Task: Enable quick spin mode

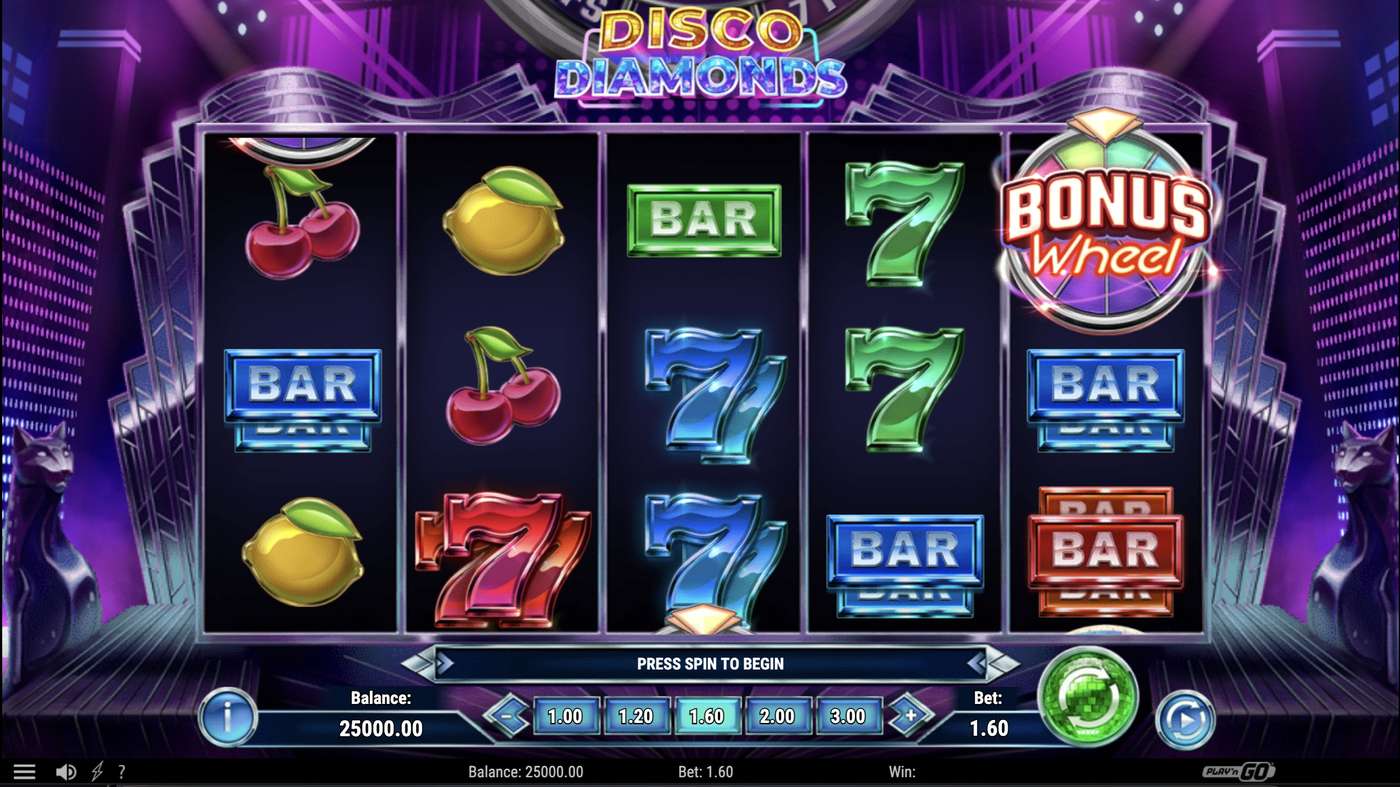Action: 95,771
